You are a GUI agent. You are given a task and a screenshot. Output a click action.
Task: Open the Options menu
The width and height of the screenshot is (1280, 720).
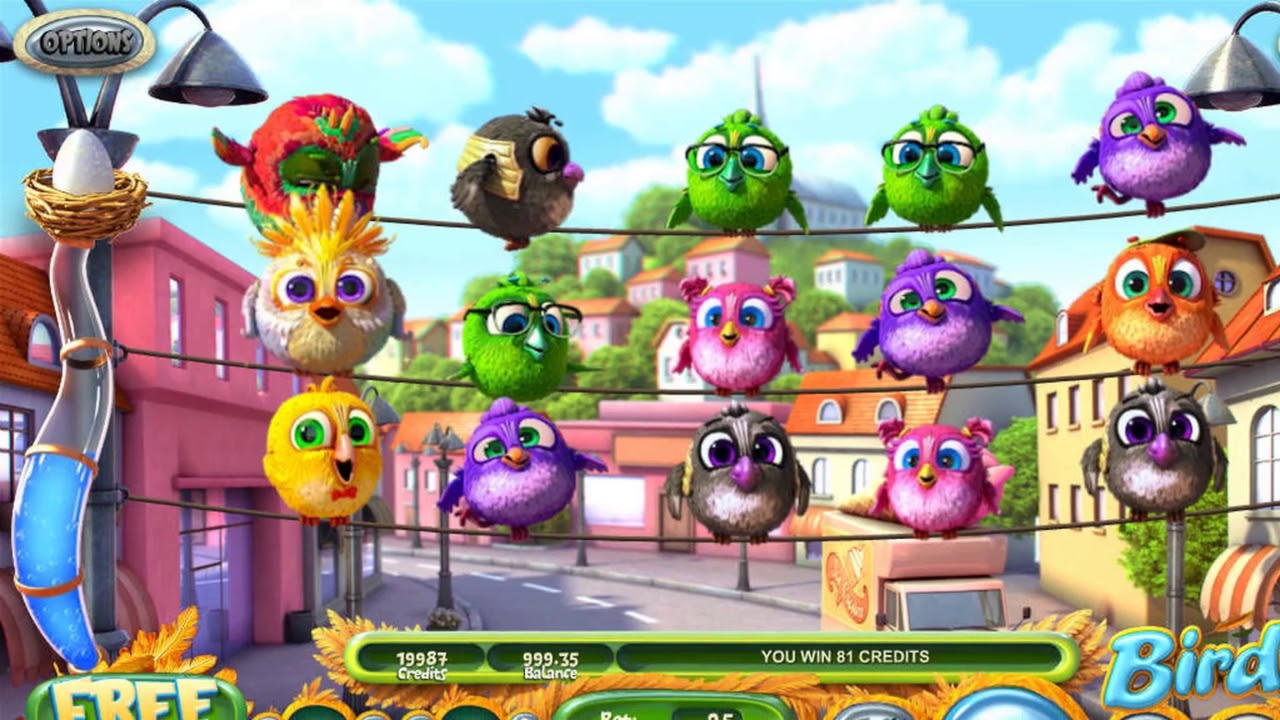coord(85,42)
